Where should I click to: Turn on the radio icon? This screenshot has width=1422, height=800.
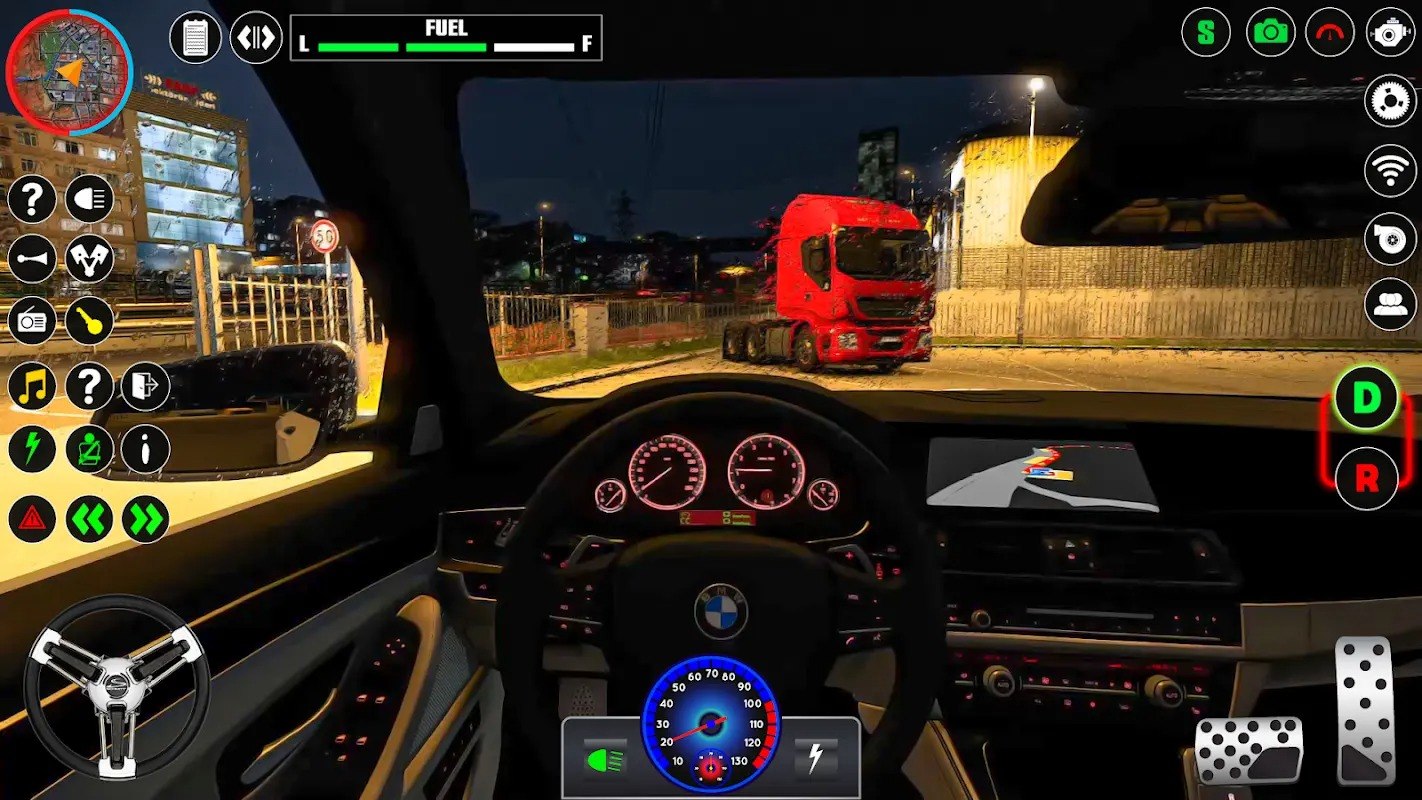point(32,321)
